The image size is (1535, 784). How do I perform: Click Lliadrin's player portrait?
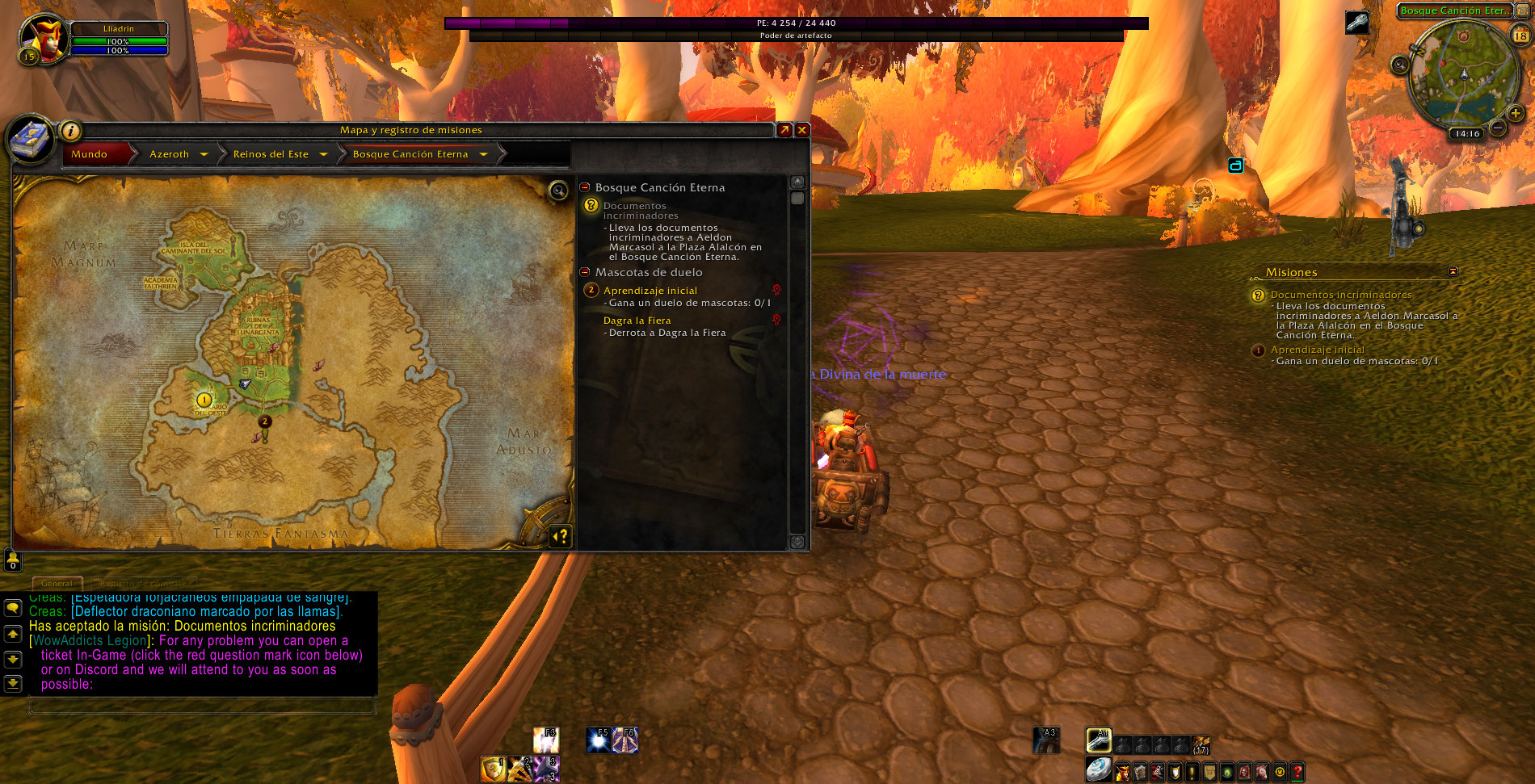[42, 37]
